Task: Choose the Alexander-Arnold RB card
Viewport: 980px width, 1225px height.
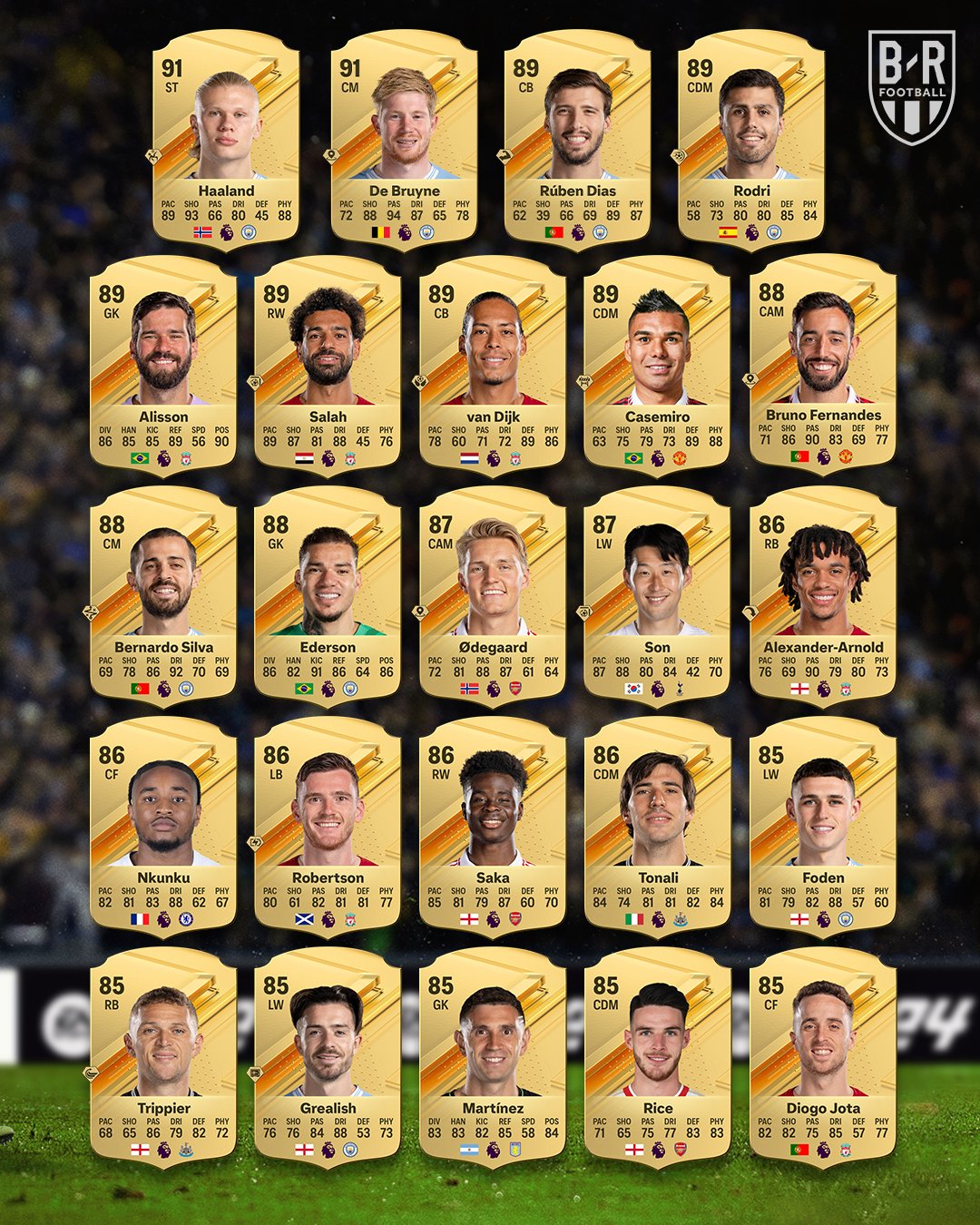Action: [823, 594]
